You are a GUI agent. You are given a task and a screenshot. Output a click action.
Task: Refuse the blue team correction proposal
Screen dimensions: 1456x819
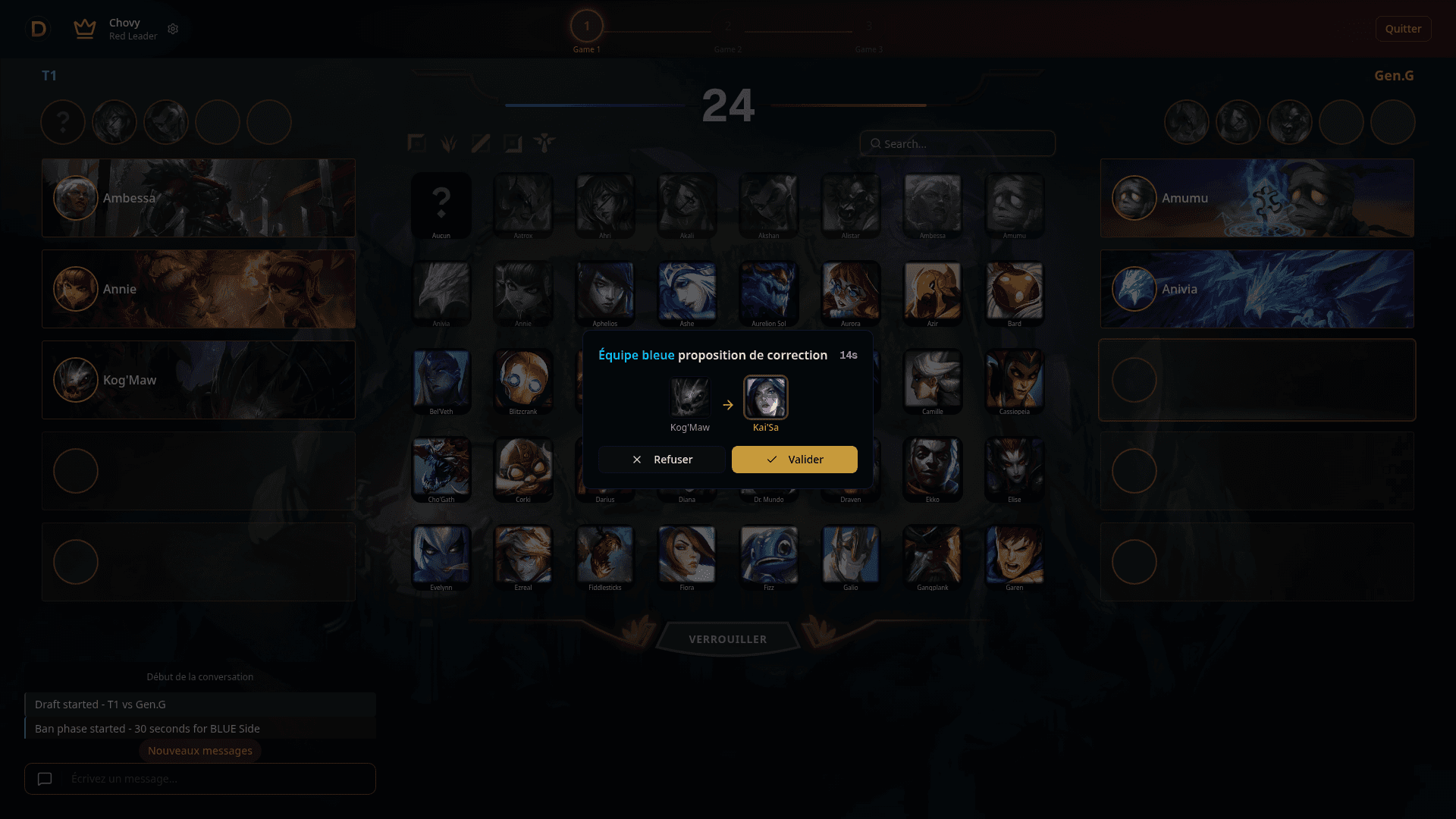(x=661, y=459)
